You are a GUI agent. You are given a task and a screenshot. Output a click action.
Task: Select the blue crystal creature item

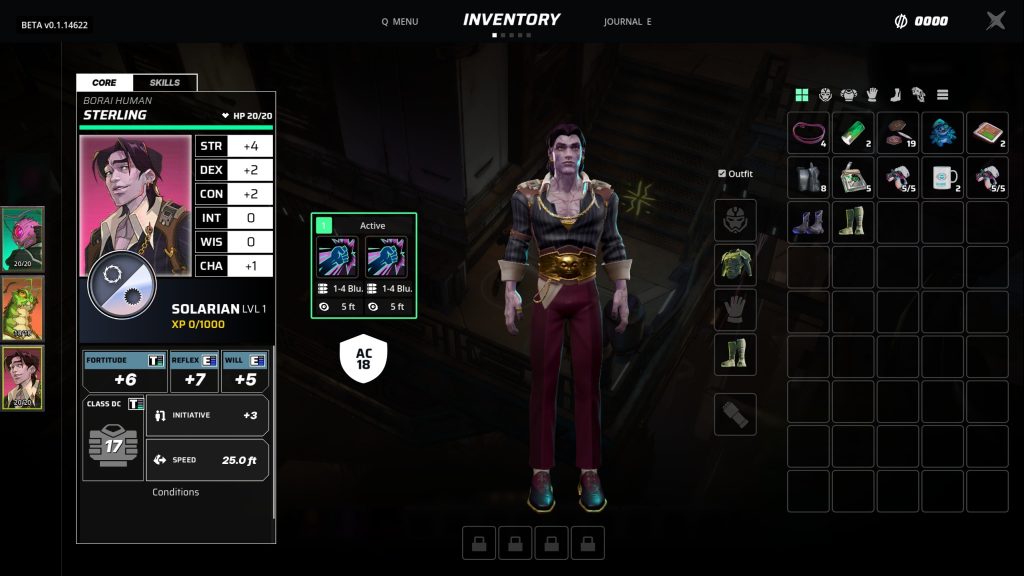(x=942, y=133)
